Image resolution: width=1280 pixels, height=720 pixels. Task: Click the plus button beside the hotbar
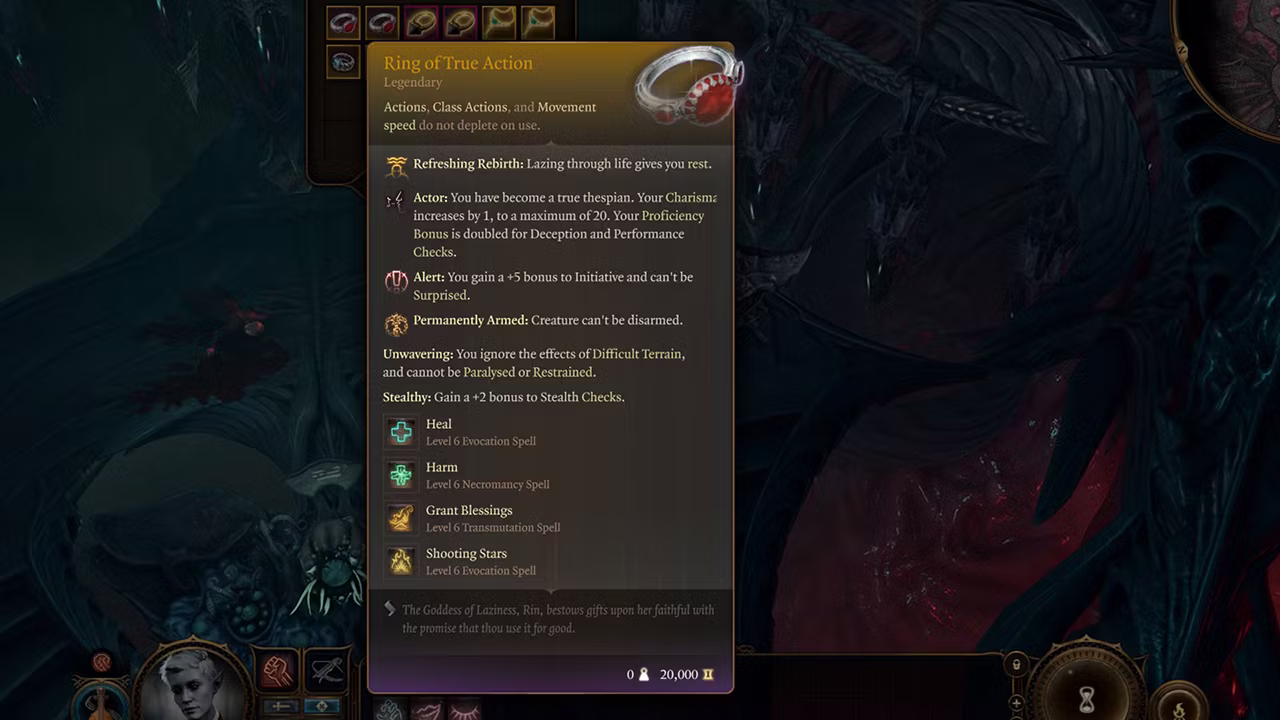click(1016, 703)
